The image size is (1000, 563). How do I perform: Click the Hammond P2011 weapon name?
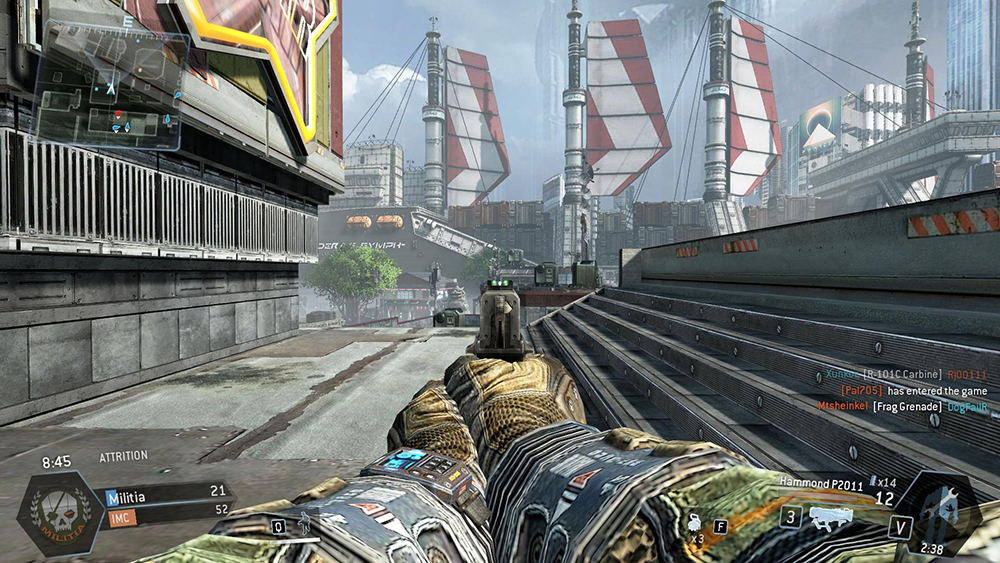pyautogui.click(x=819, y=481)
